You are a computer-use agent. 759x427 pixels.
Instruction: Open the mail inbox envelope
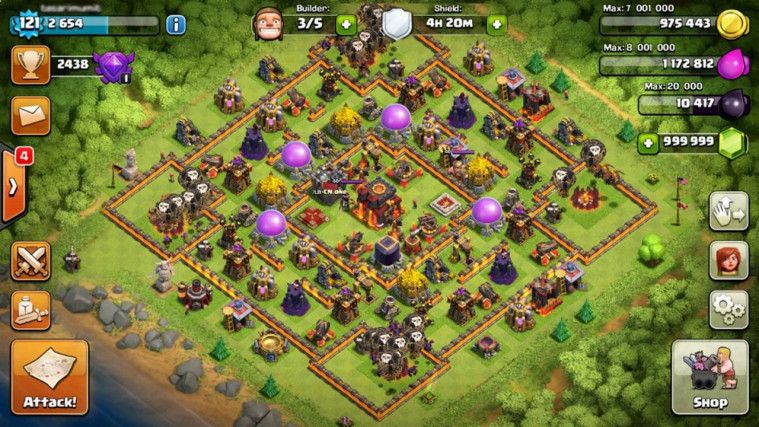(30, 114)
